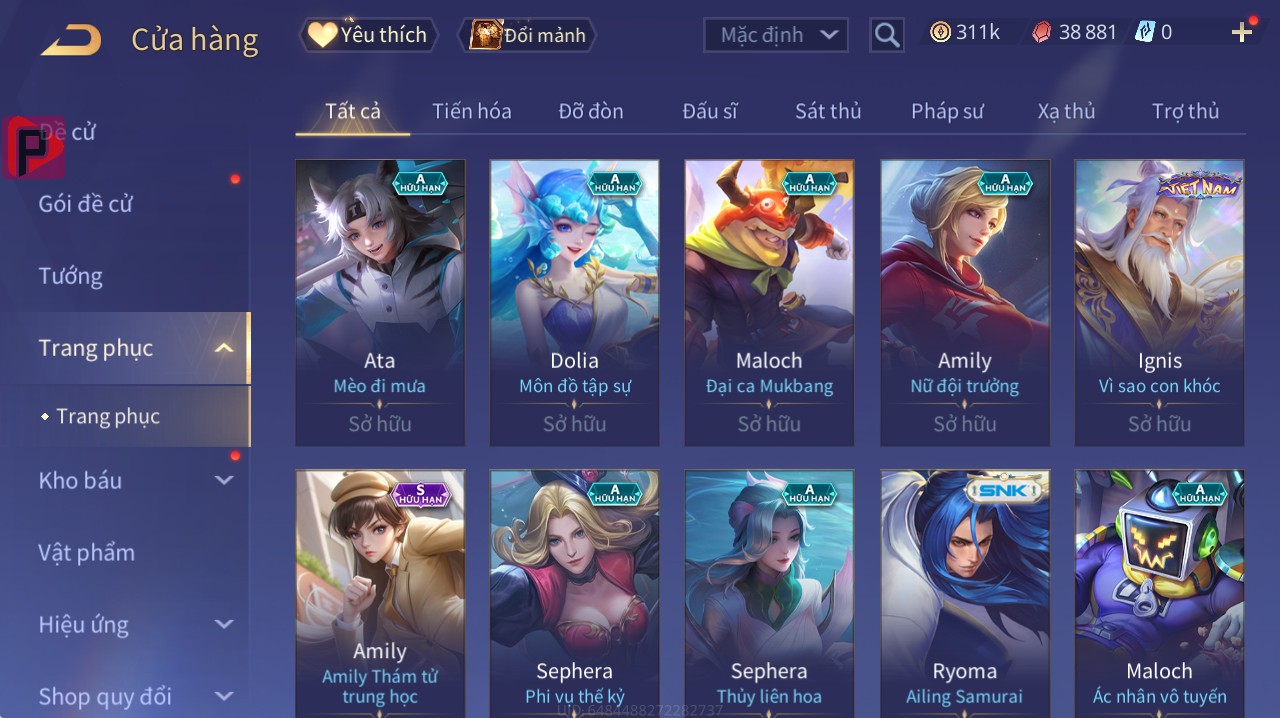The image size is (1280, 718).
Task: Select the Đỡ đòn category tab
Action: pos(591,111)
